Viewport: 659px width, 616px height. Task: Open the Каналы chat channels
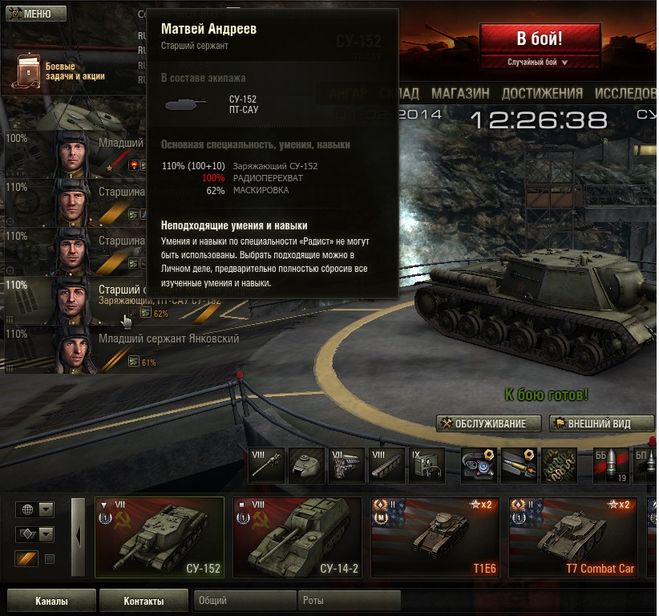pyautogui.click(x=51, y=601)
